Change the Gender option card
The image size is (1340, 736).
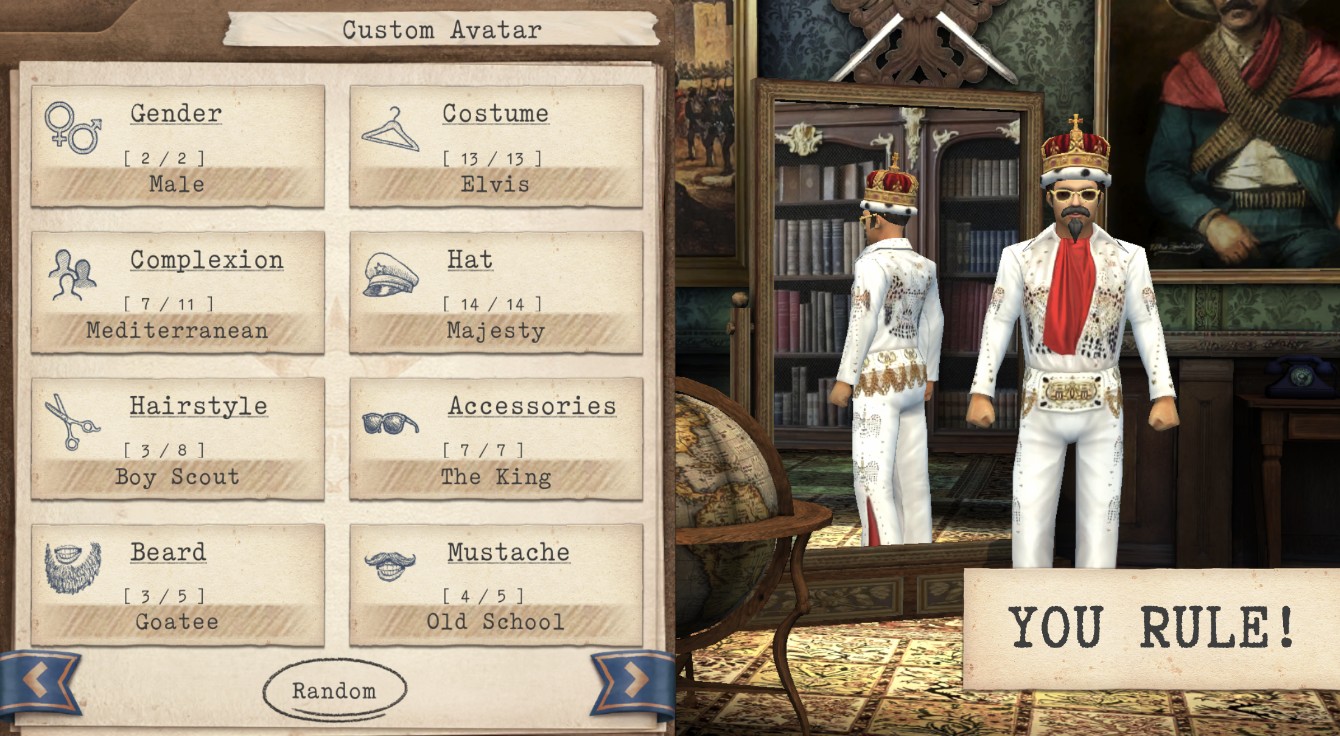(x=178, y=146)
